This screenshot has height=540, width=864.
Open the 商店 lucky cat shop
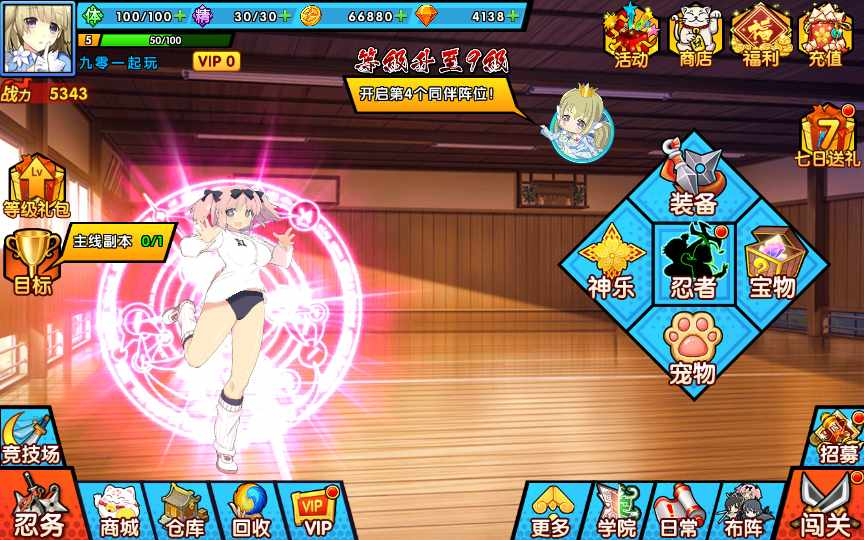tap(695, 36)
